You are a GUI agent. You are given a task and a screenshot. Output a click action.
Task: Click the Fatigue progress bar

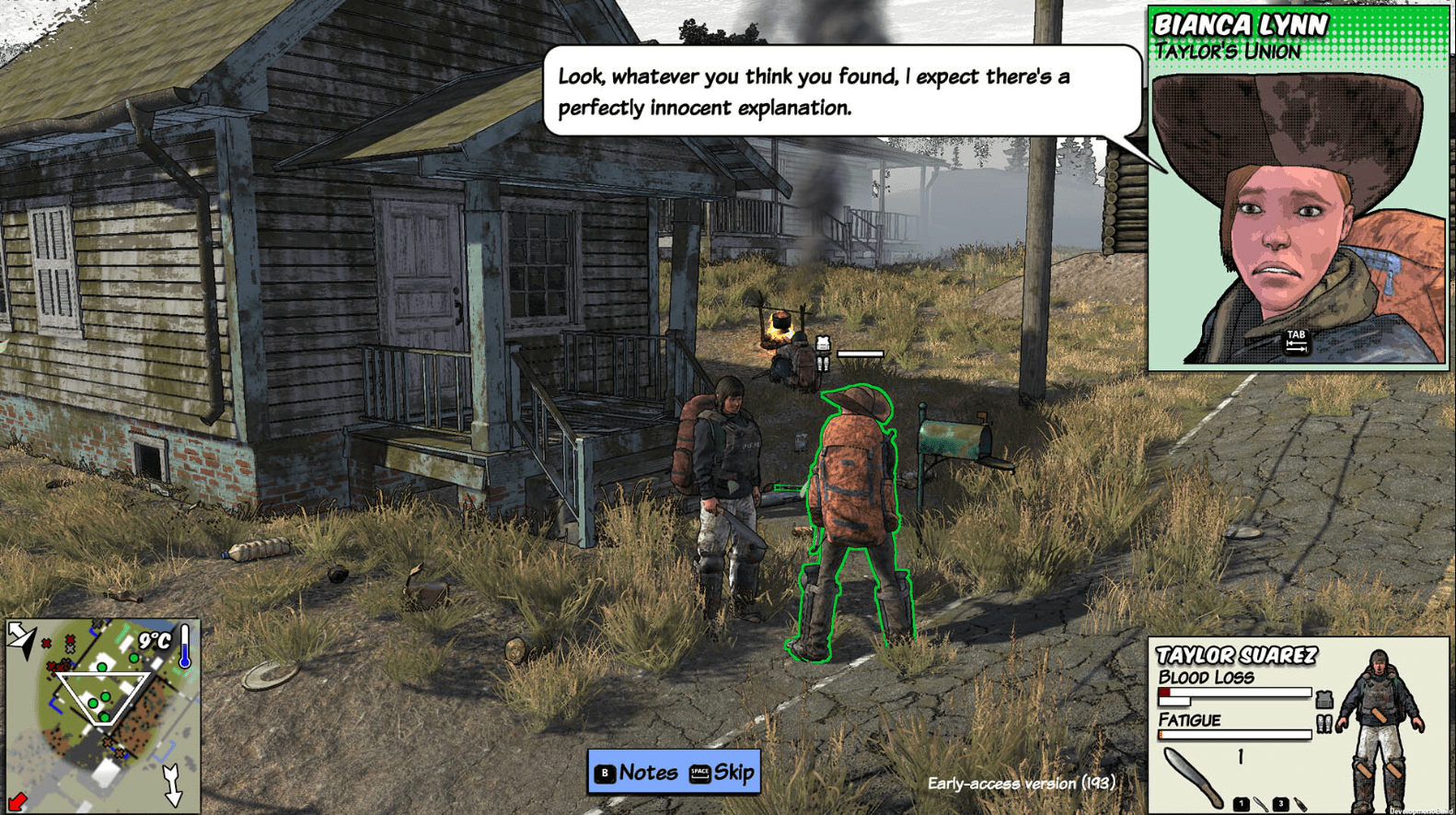click(x=1234, y=735)
